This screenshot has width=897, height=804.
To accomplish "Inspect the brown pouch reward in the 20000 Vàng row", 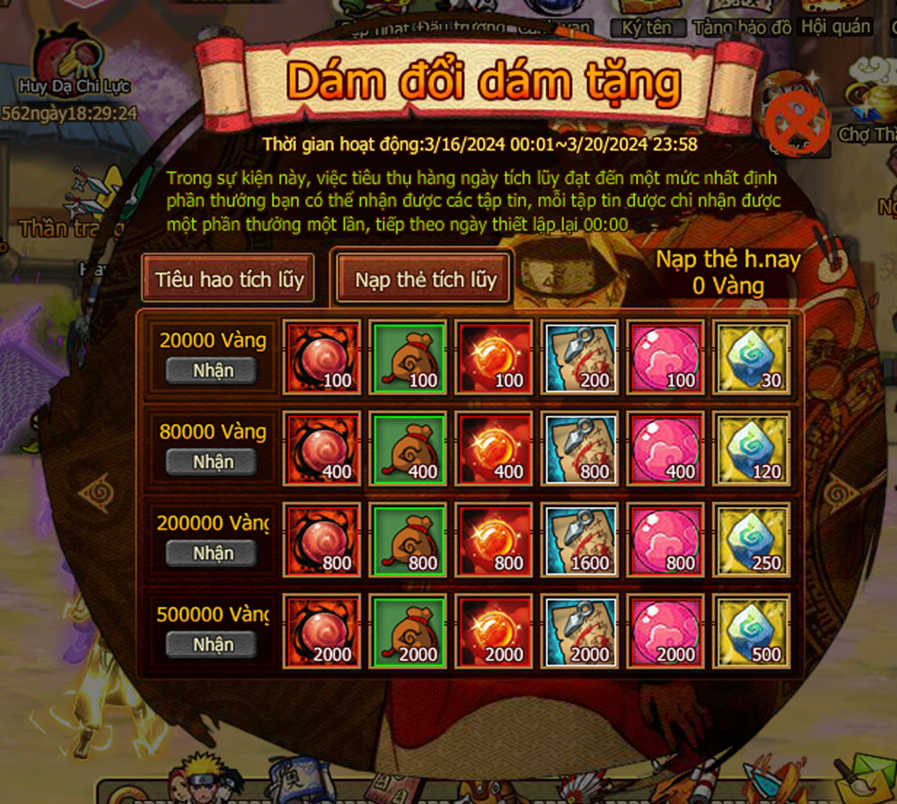I will pos(408,356).
